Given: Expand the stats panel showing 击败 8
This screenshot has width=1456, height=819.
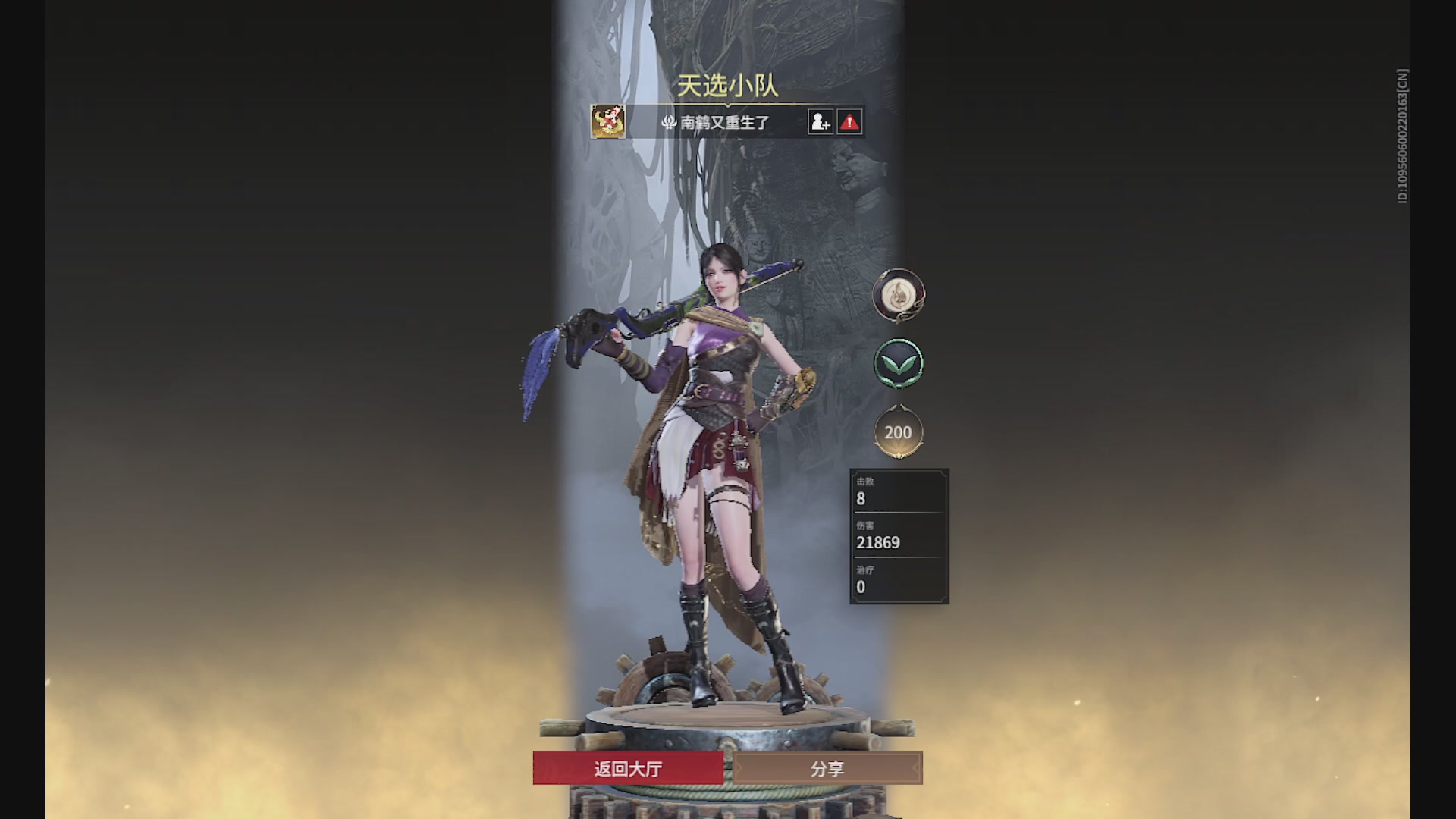Looking at the screenshot, I should [898, 491].
